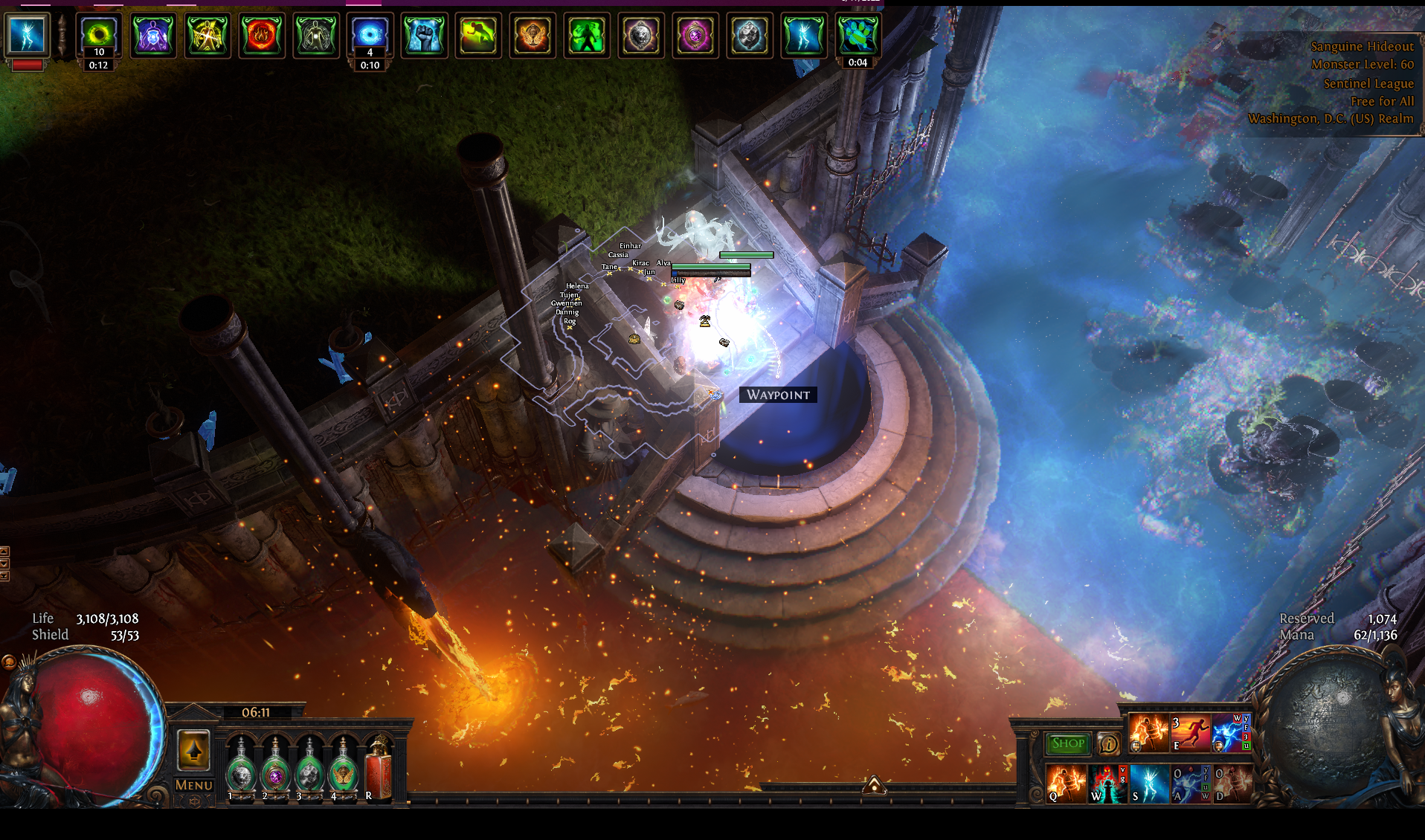This screenshot has height=840, width=1425.
Task: Open the green Shop button
Action: pyautogui.click(x=1067, y=743)
